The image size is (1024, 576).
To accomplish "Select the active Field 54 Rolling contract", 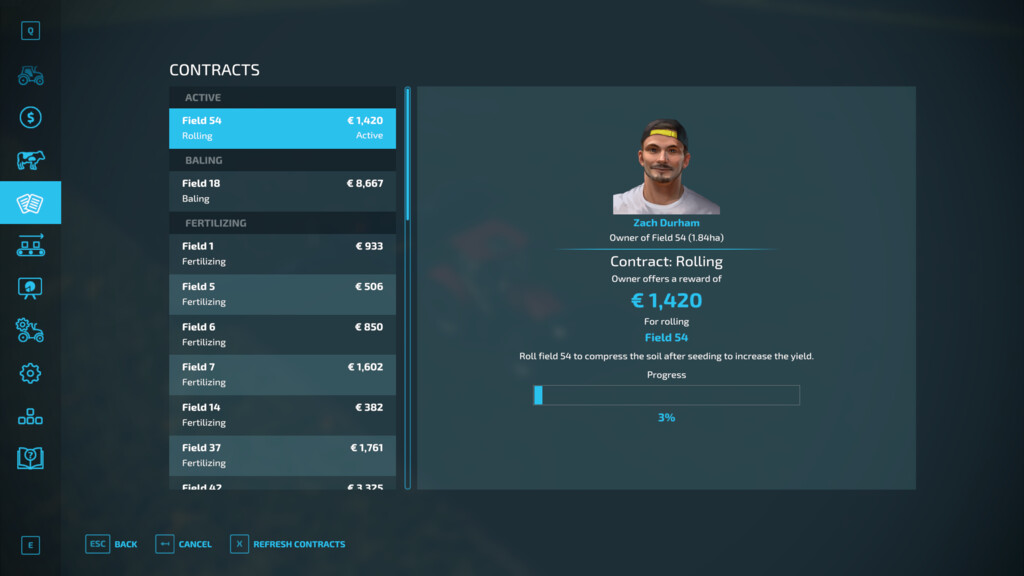I will (282, 128).
